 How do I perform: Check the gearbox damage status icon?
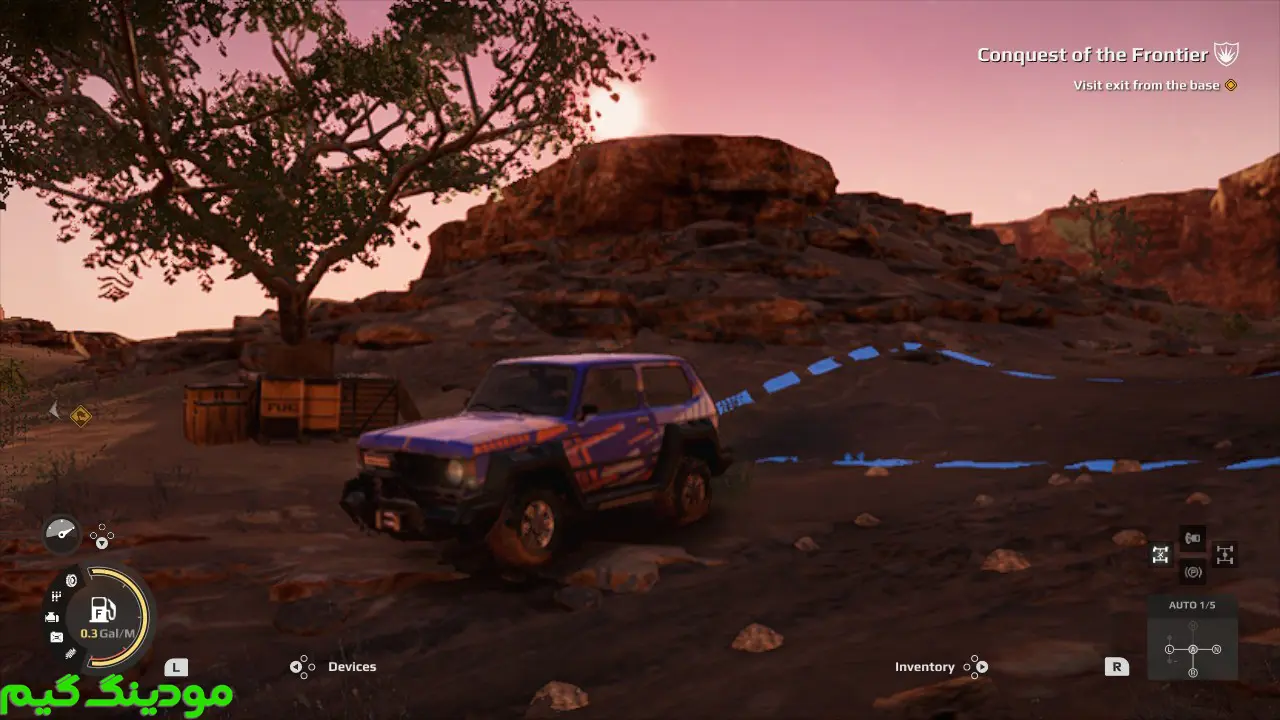(57, 597)
